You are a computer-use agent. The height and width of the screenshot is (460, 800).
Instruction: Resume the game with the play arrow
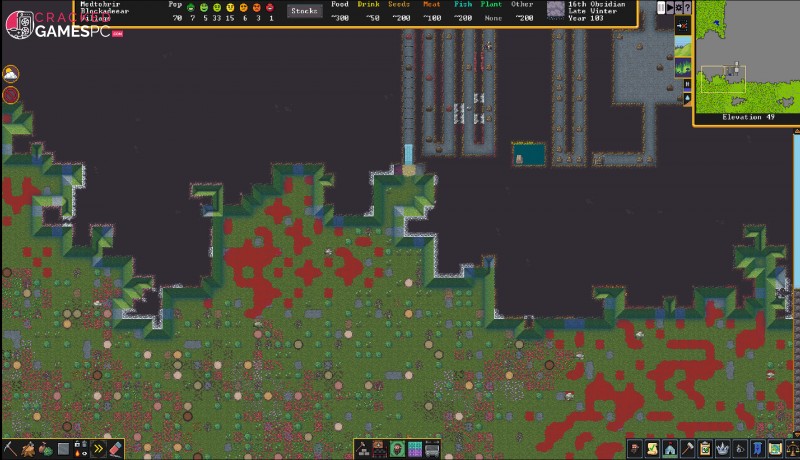[x=670, y=8]
